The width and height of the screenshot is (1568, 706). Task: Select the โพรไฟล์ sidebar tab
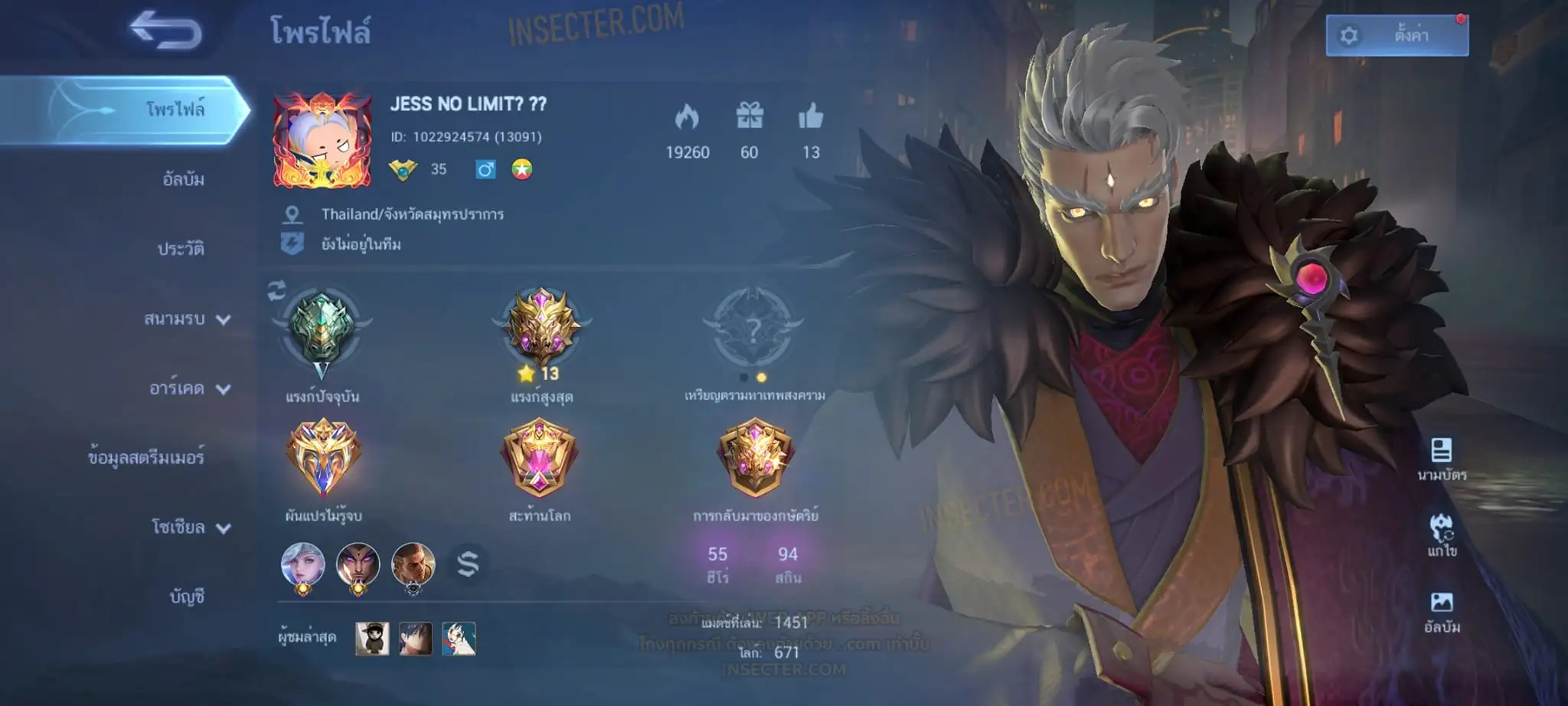tap(175, 109)
